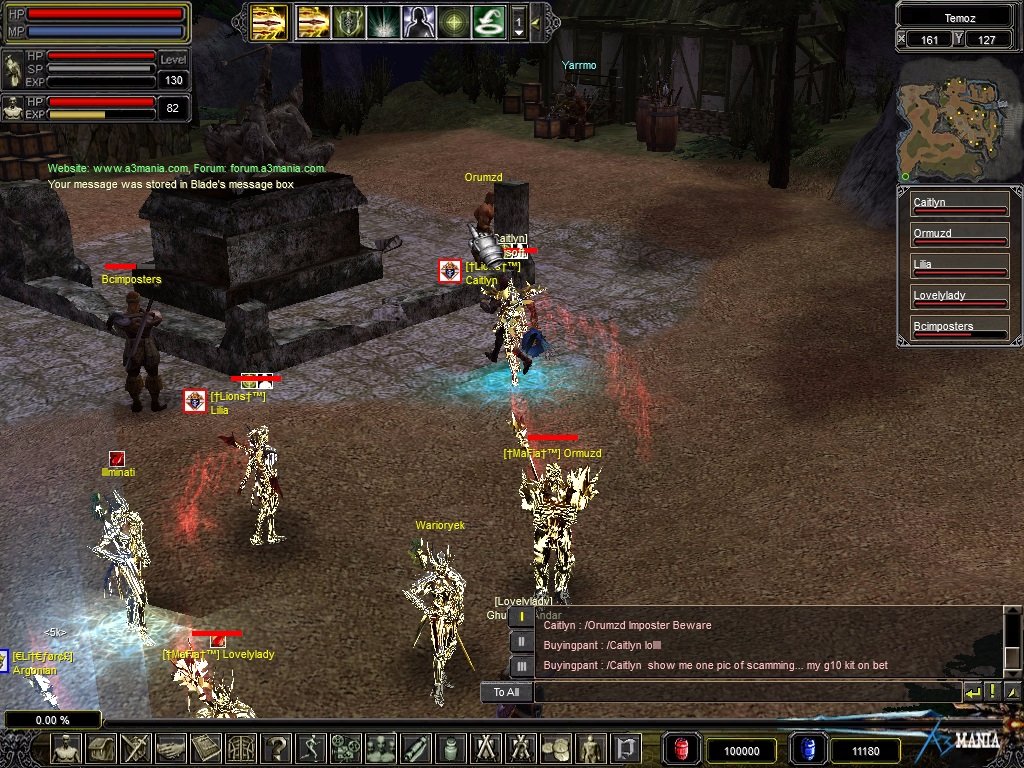Viewport: 1024px width, 768px height.
Task: Use the red HP potion slot
Action: pos(682,749)
